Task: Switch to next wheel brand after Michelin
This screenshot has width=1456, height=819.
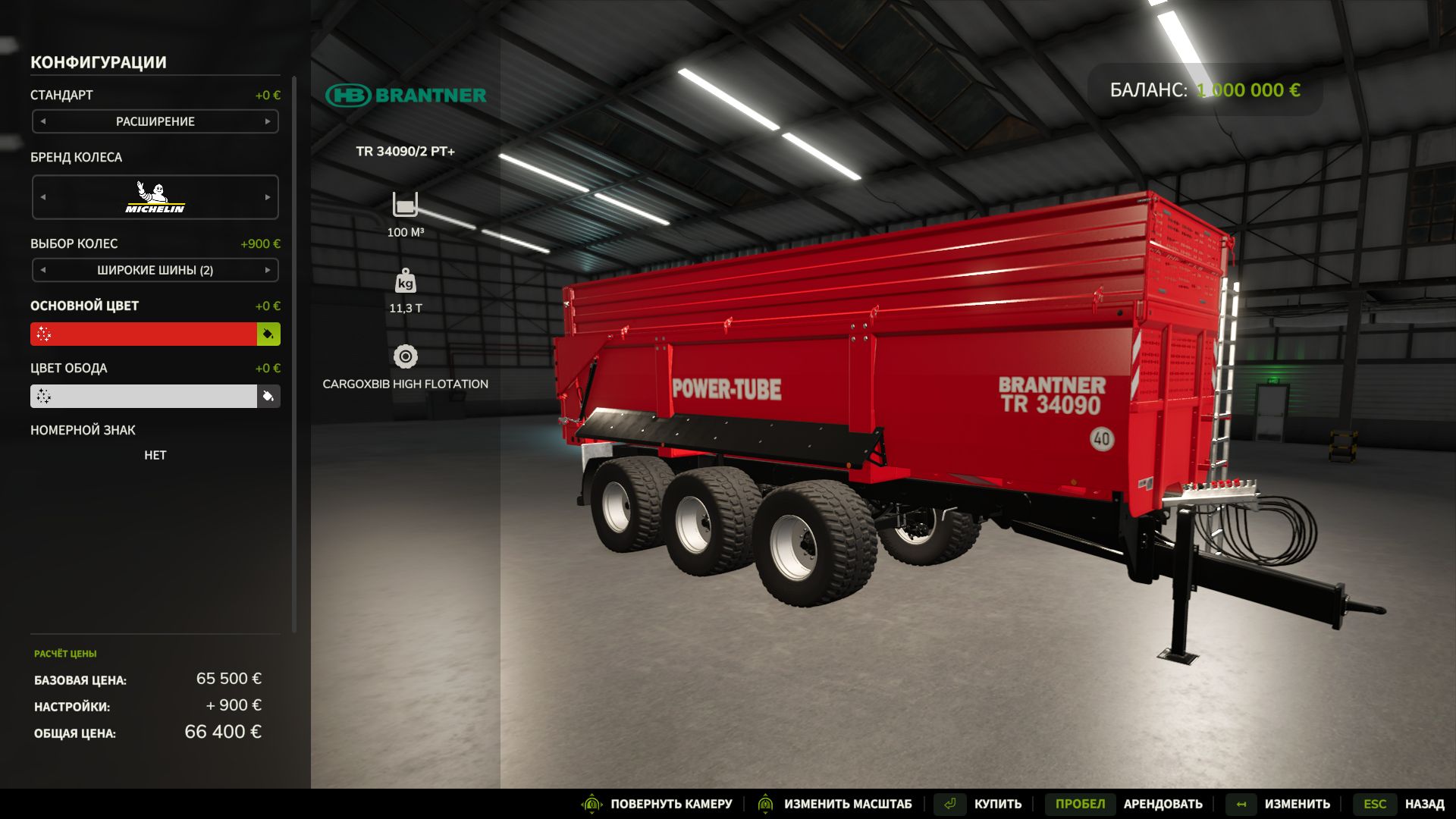Action: click(268, 197)
